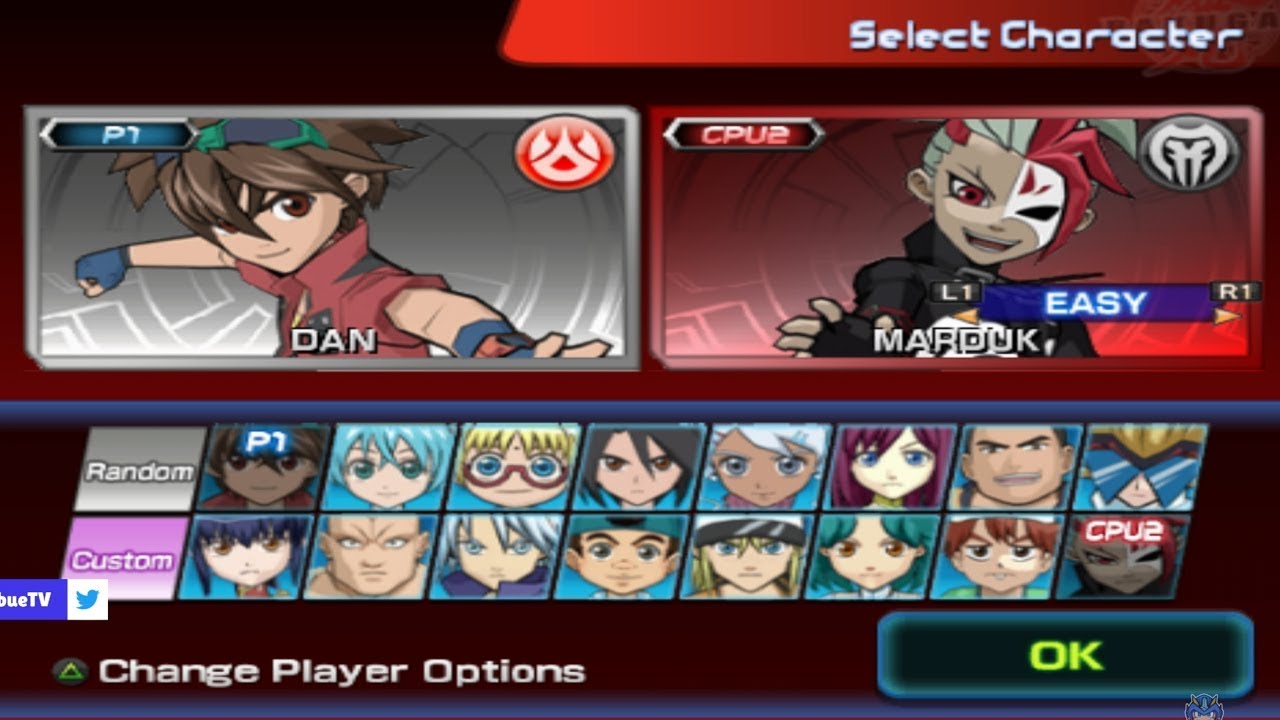
Task: Open the Custom character slot
Action: click(132, 558)
